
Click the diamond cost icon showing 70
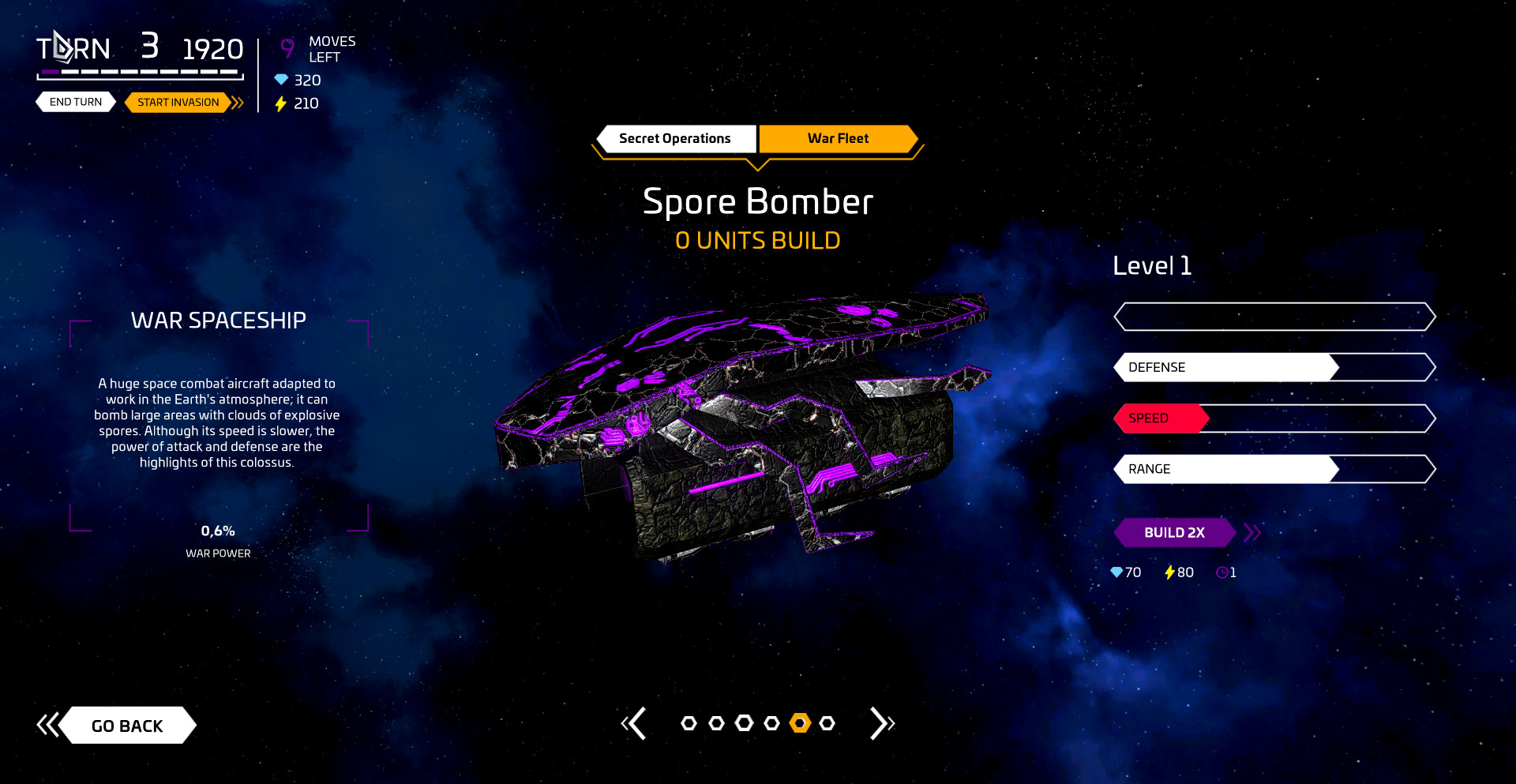pyautogui.click(x=1116, y=572)
